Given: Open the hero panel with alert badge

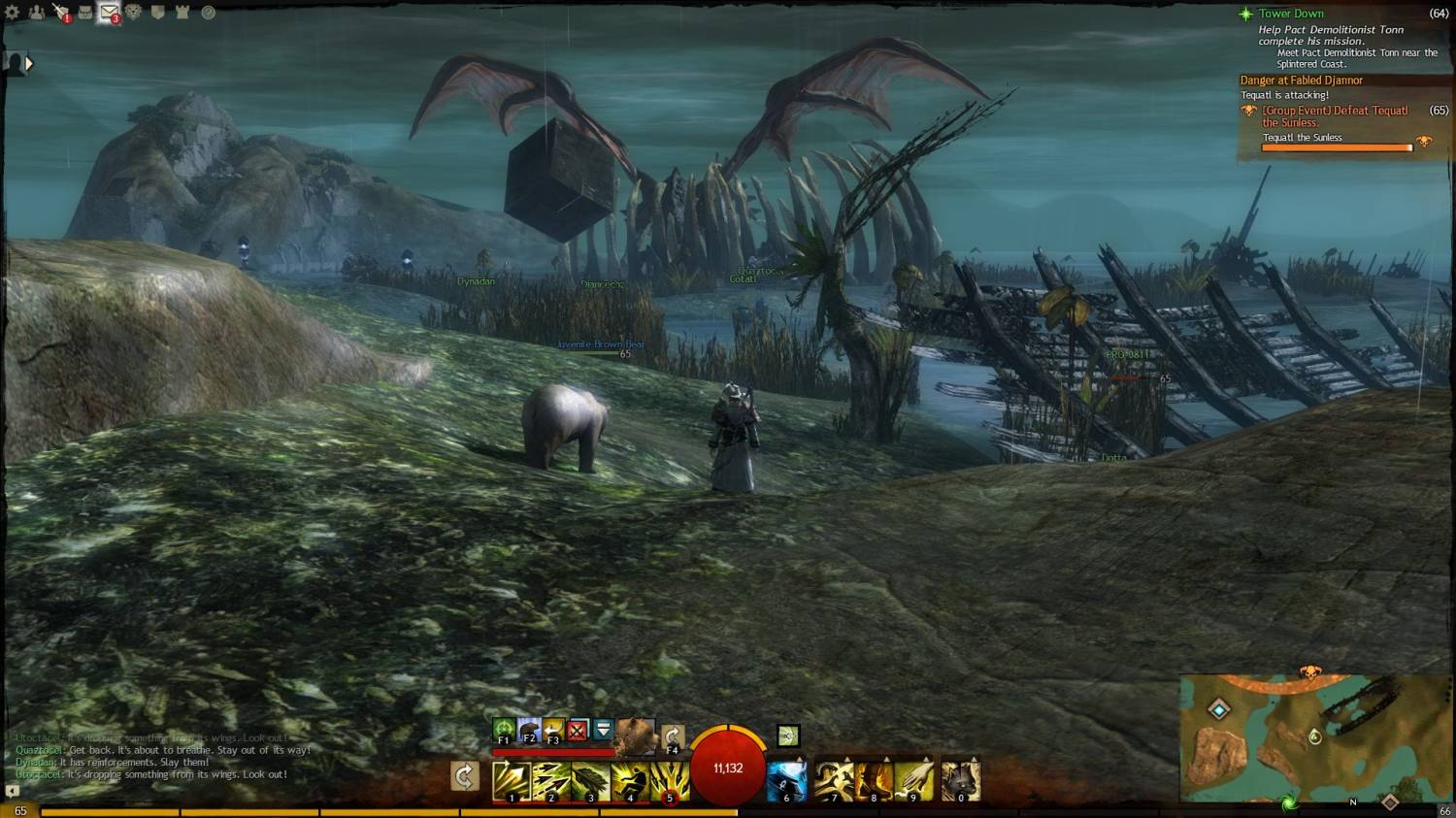Looking at the screenshot, I should point(61,13).
